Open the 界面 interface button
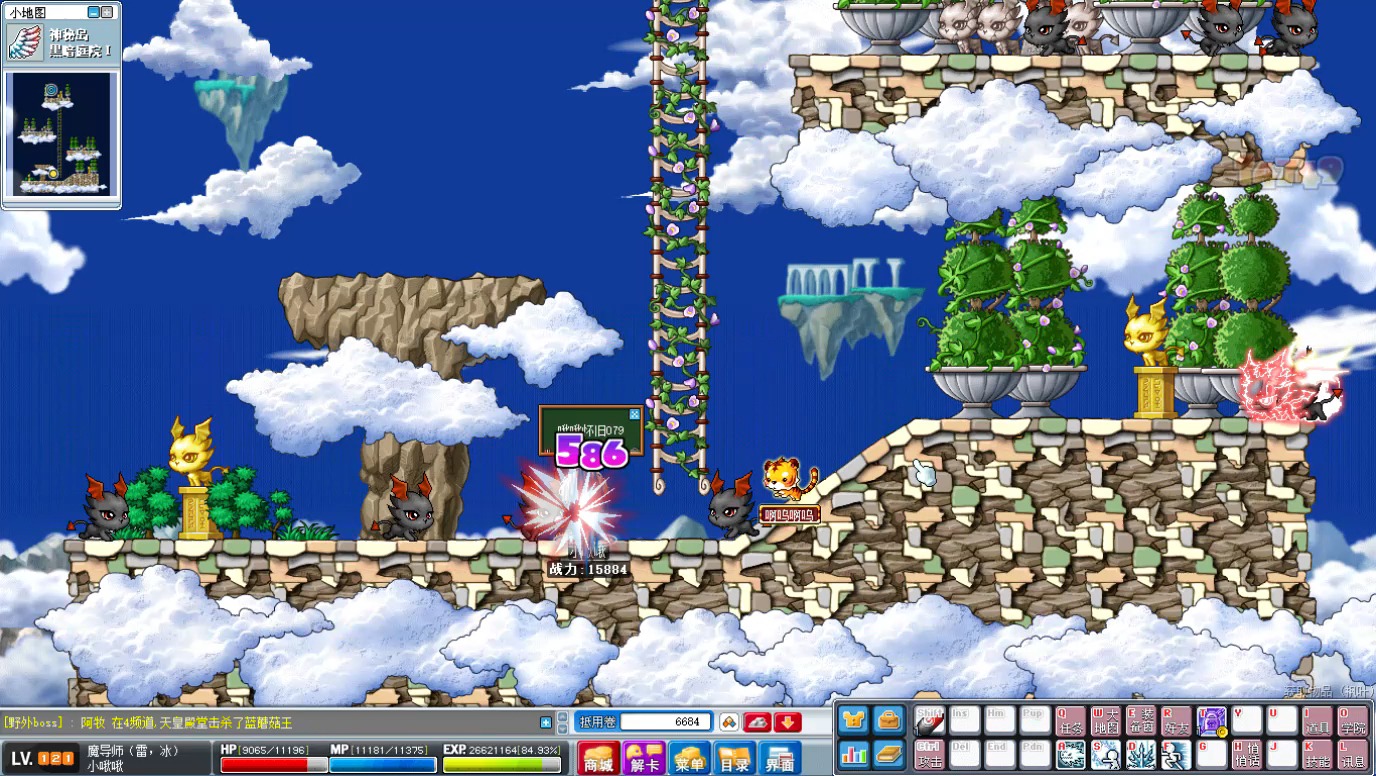Viewport: 1376px width, 776px height. [x=780, y=758]
